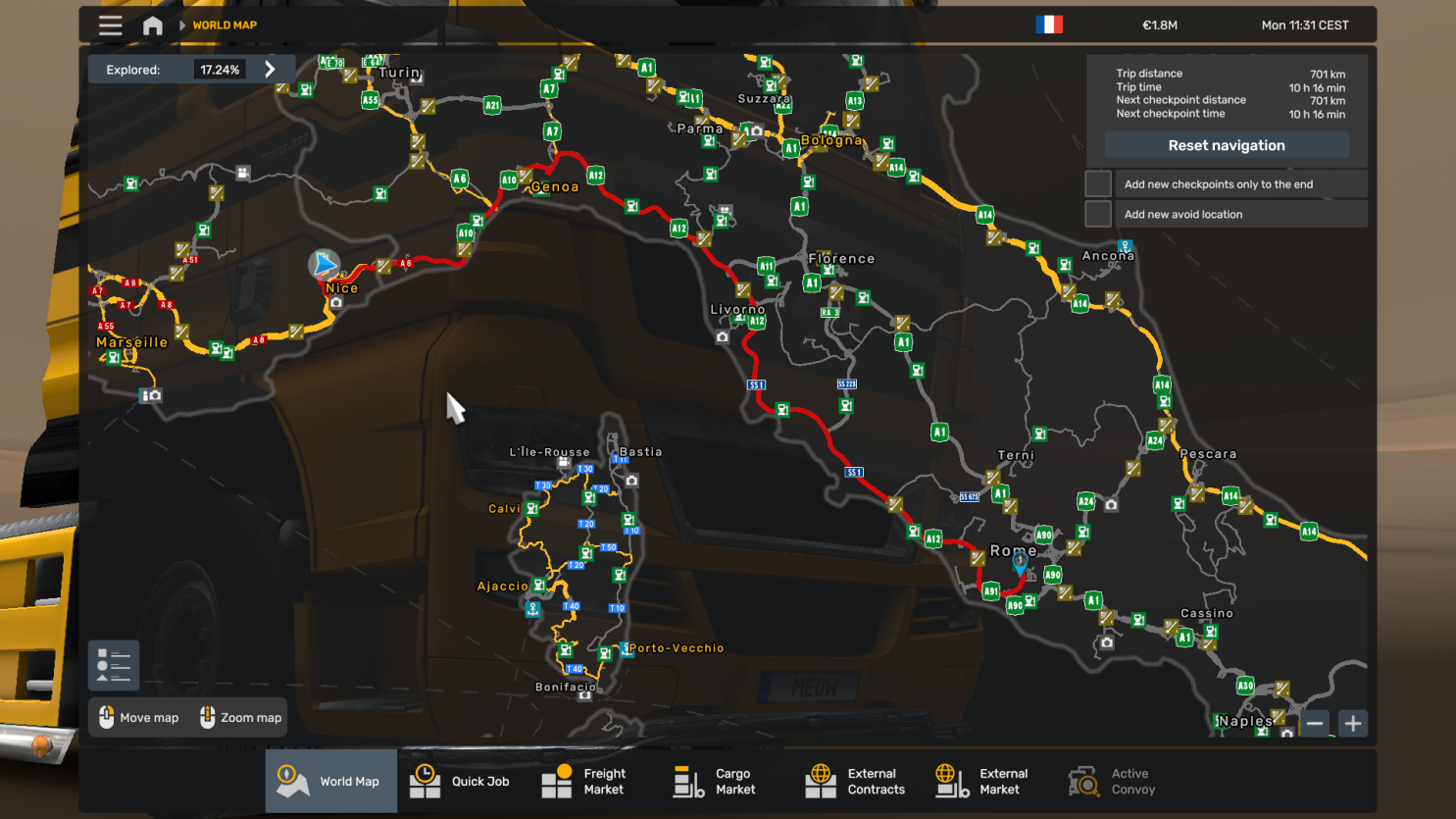Toggle the Cargo Market panel
Screen dimensions: 1456x819
pos(687,781)
